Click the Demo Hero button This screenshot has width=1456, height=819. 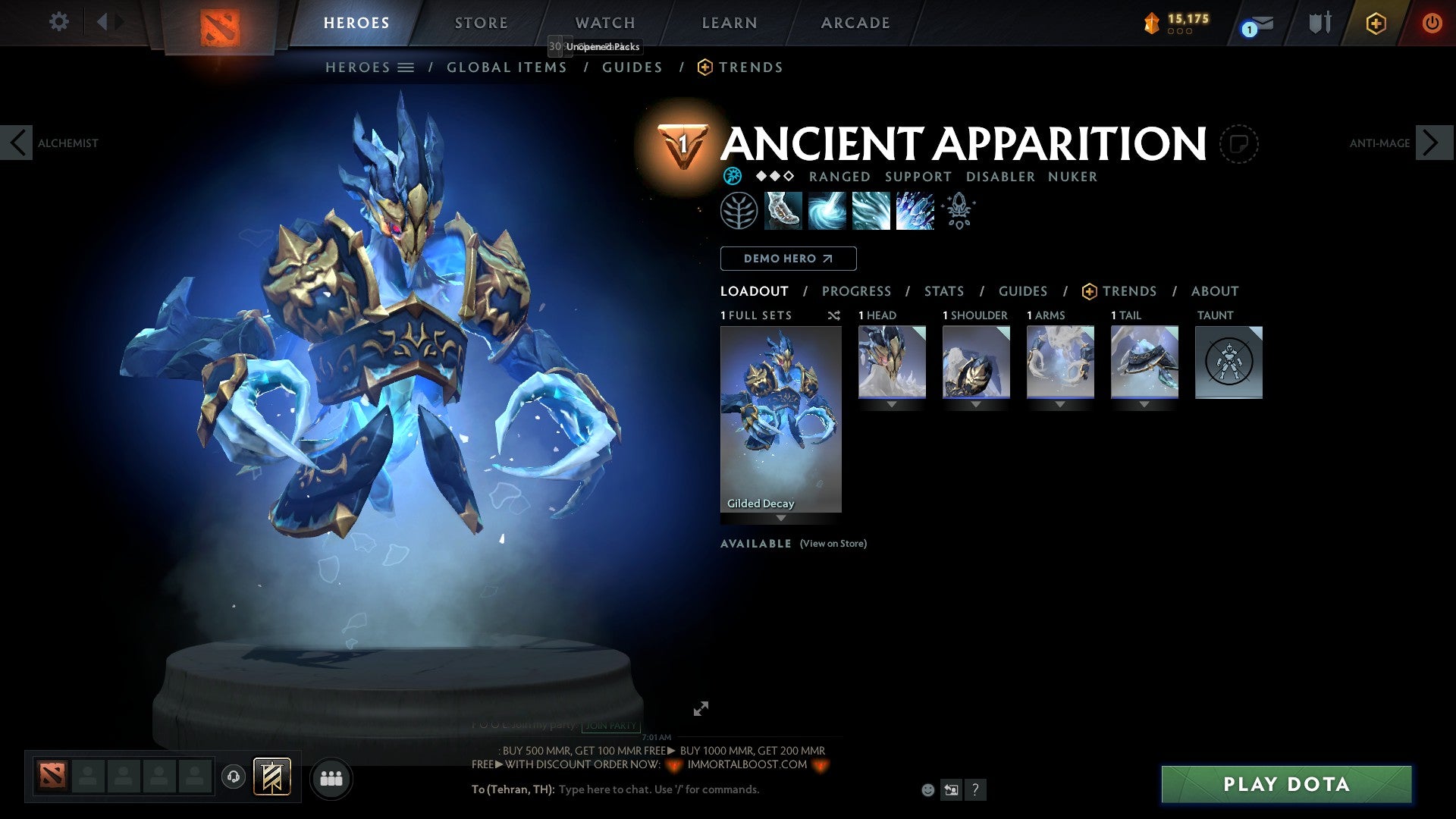coord(789,258)
